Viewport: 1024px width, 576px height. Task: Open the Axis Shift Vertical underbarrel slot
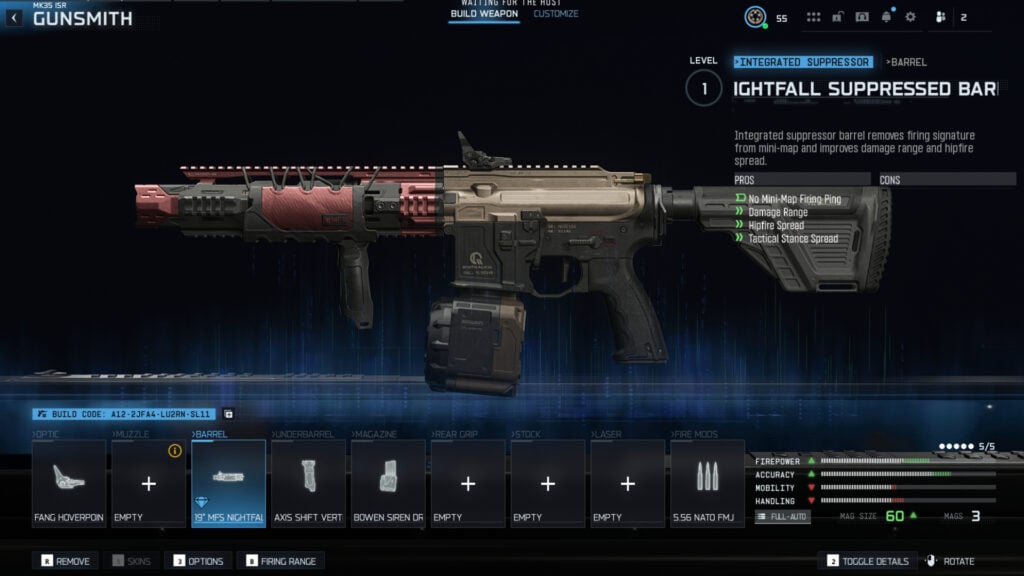(x=308, y=483)
